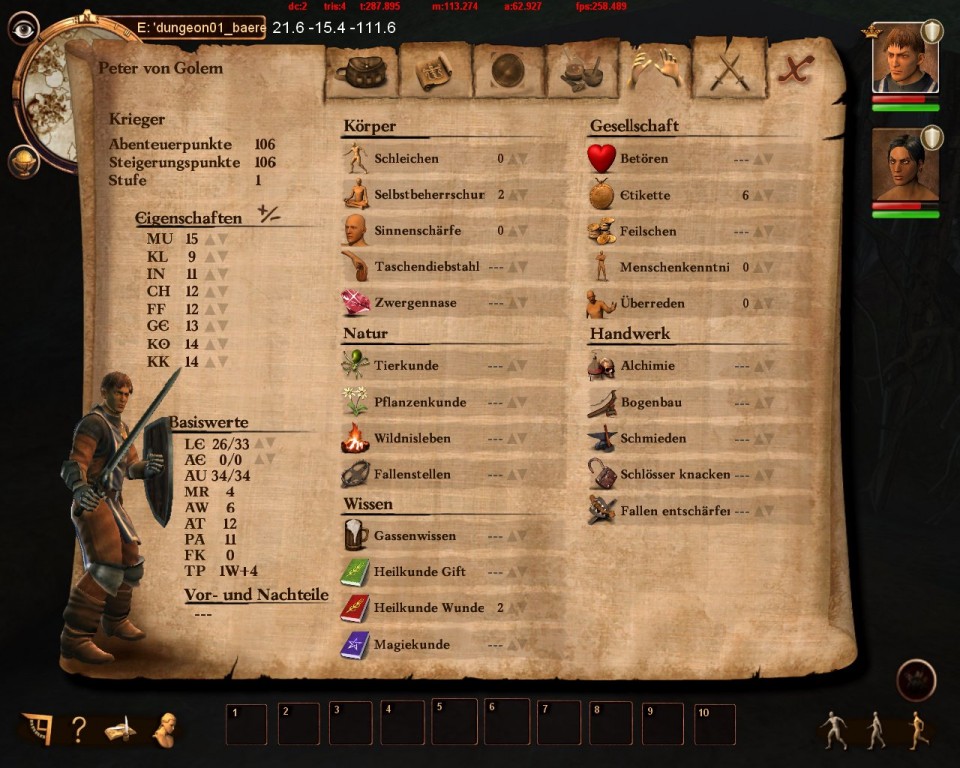Open the quill and book journal

(x=120, y=730)
